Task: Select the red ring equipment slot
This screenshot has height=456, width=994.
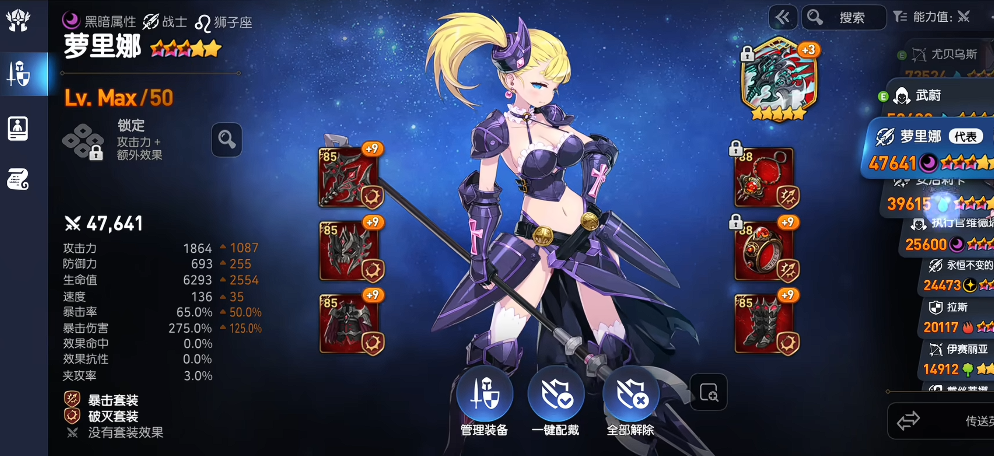Action: point(765,250)
